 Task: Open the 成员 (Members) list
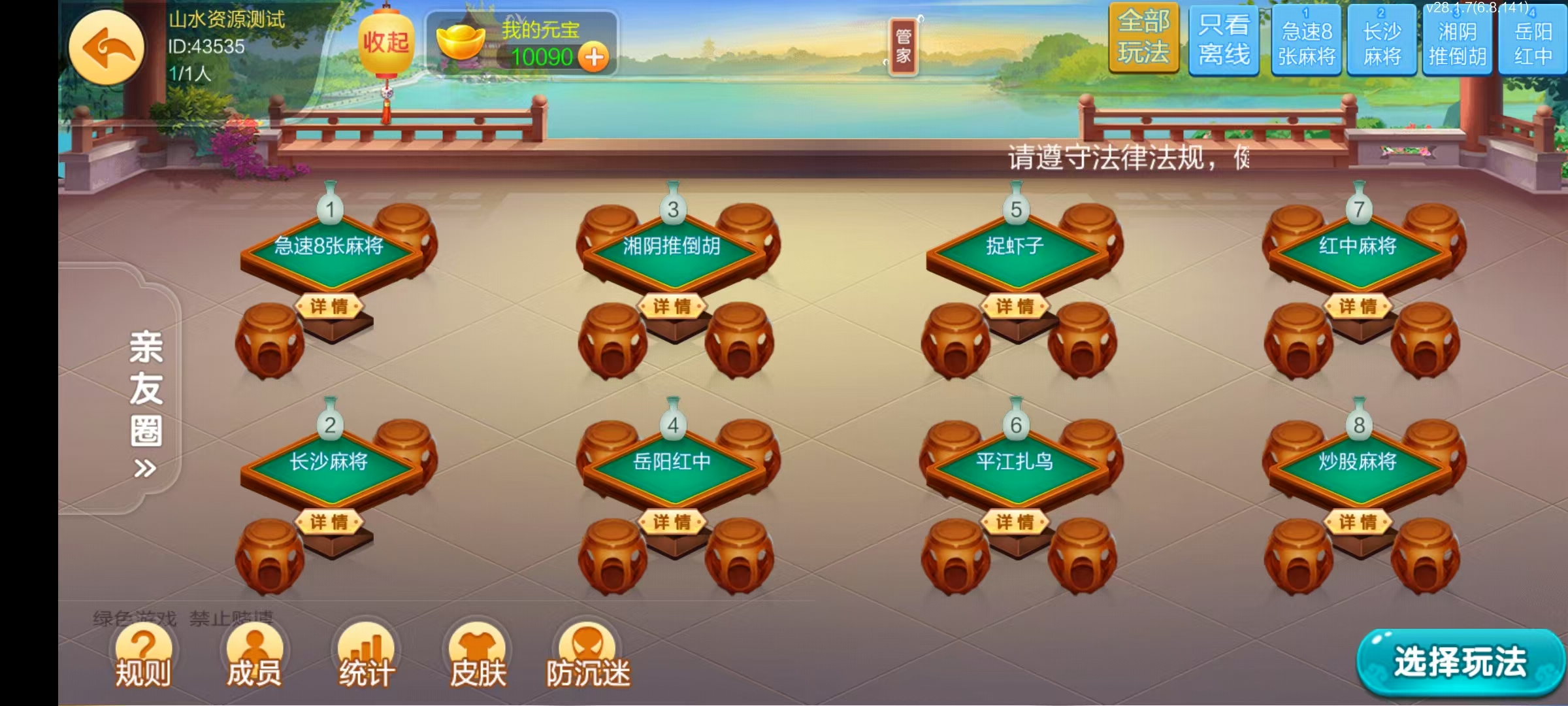click(x=255, y=654)
